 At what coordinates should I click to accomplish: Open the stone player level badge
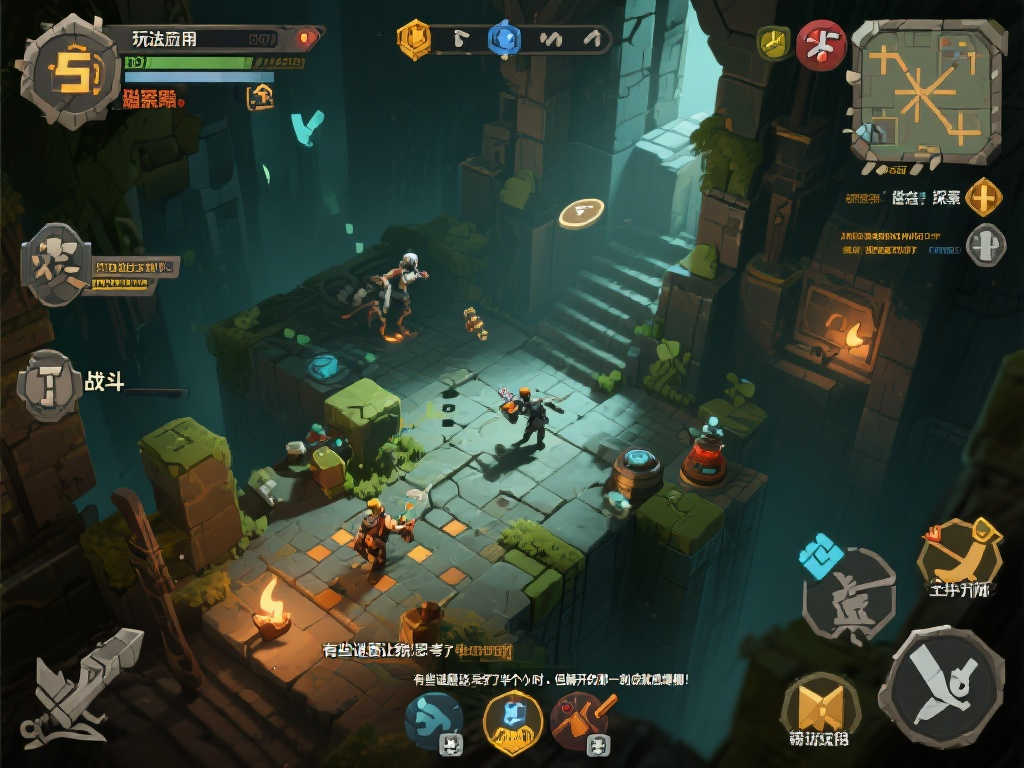(70, 72)
